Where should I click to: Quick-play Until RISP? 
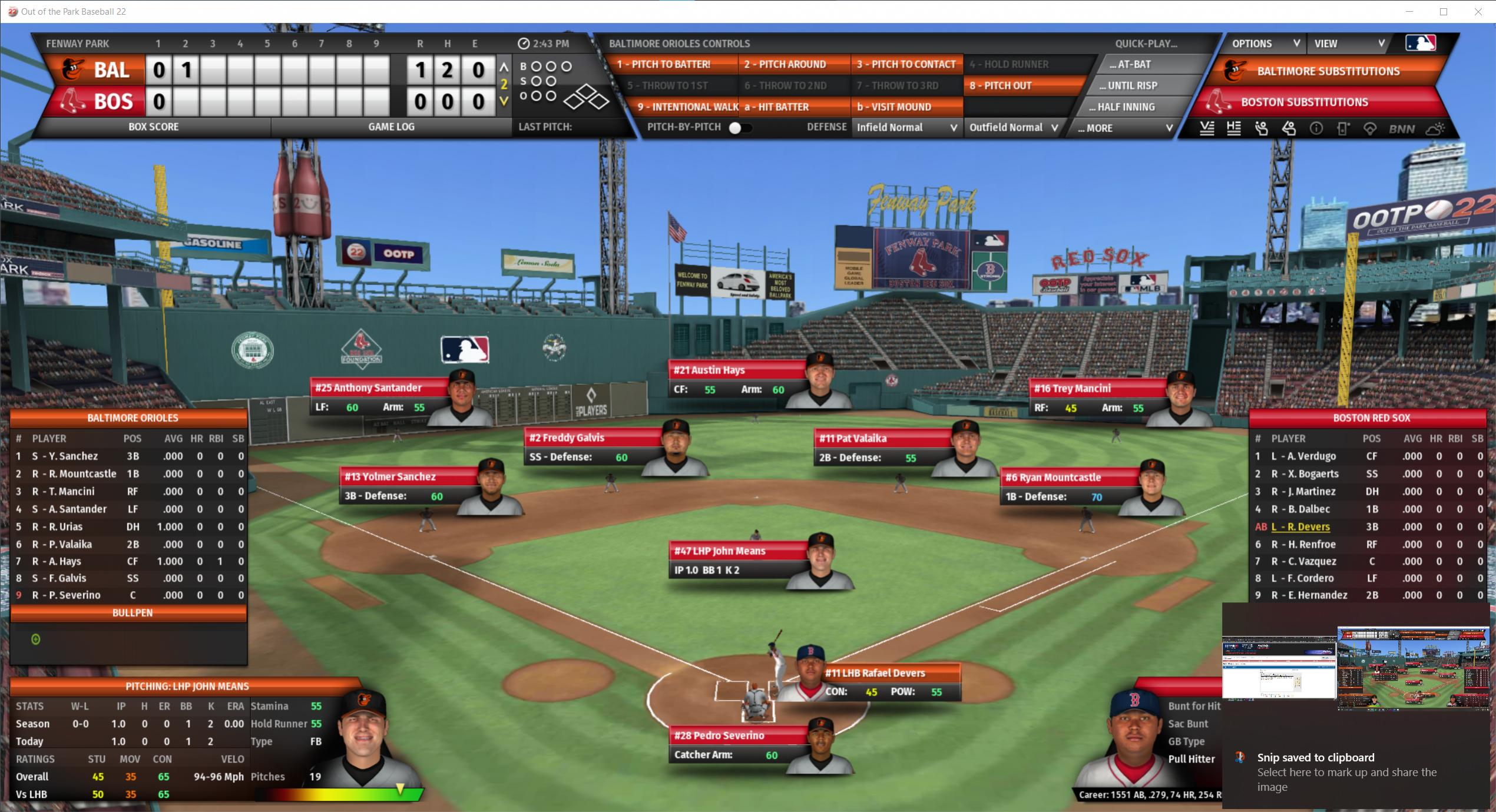tap(1129, 85)
